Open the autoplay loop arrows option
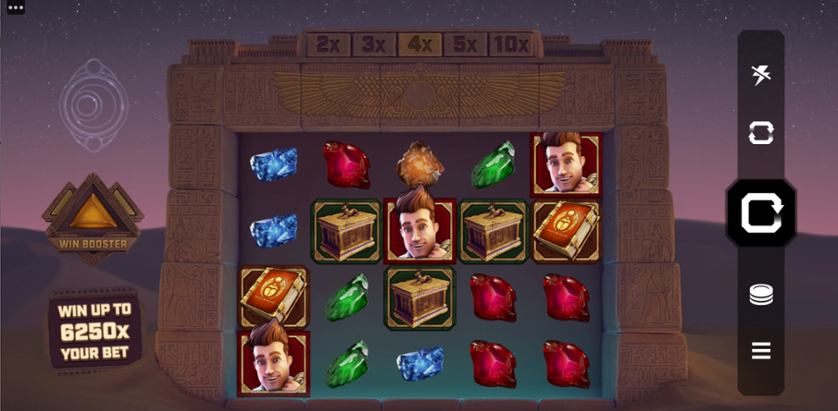 pos(761,132)
